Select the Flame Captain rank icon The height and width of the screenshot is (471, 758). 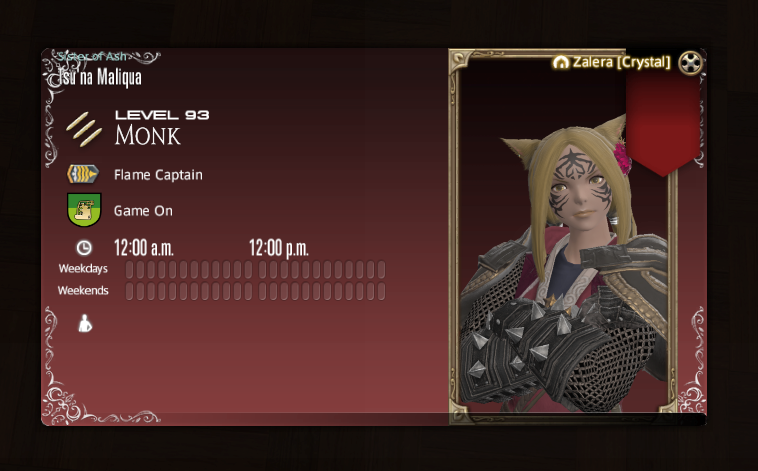click(83, 175)
